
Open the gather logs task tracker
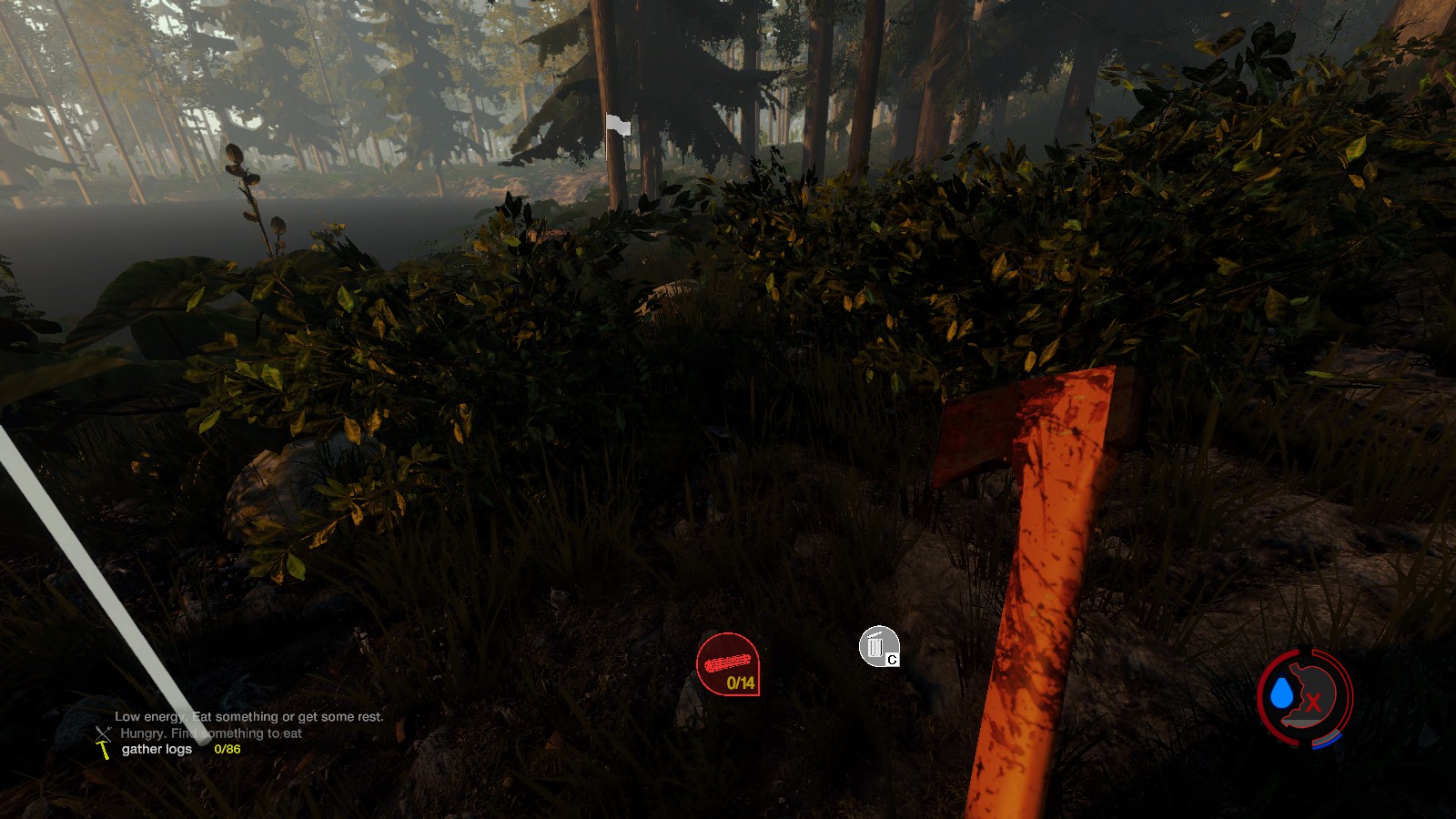tap(157, 749)
